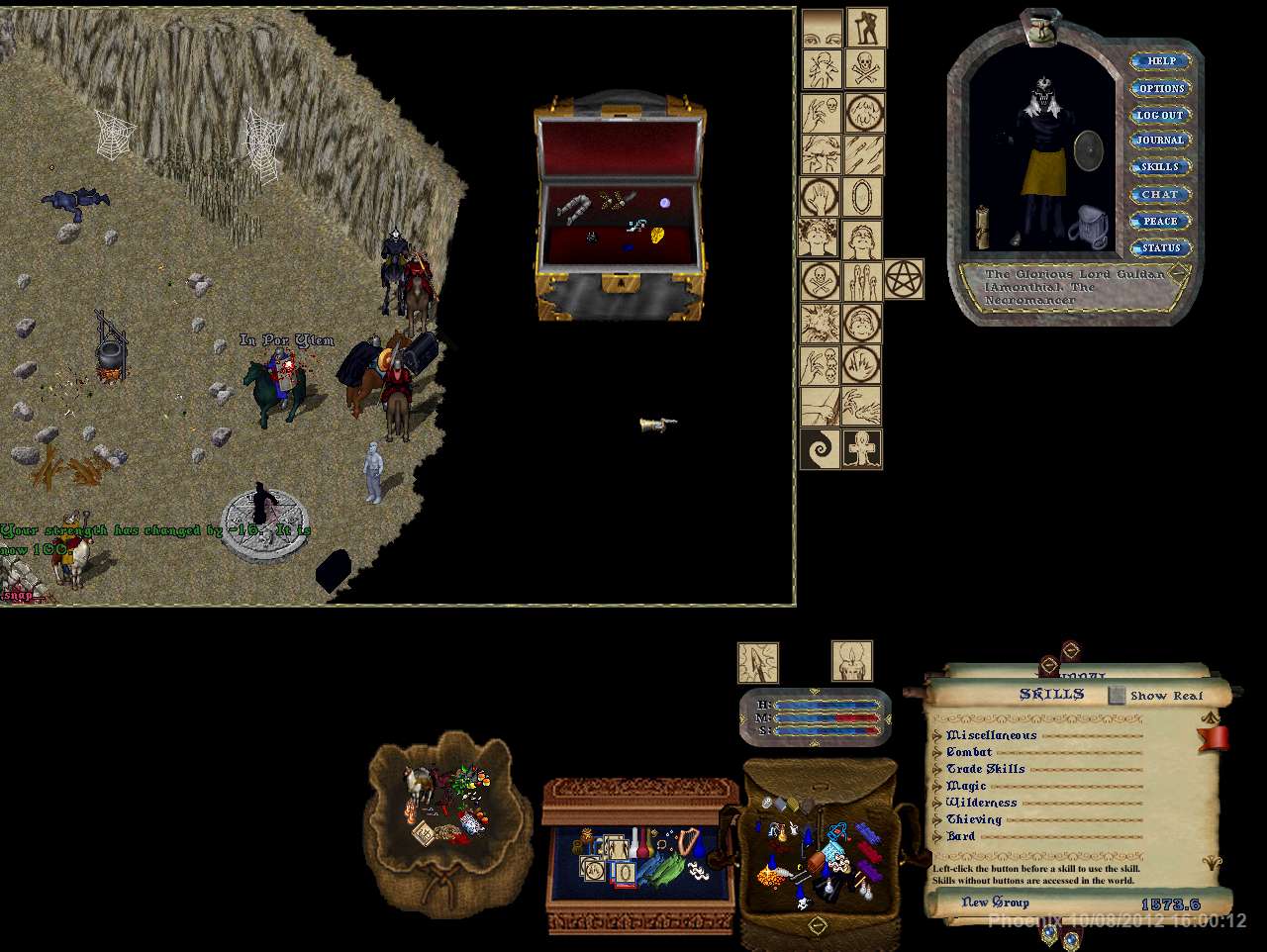
Task: Open the JOURNAL
Action: click(x=1160, y=141)
